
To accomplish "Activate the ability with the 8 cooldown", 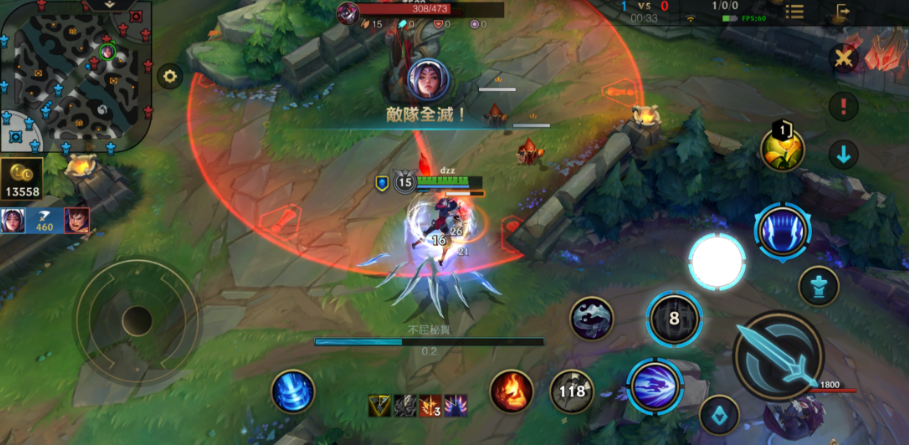I will (674, 319).
